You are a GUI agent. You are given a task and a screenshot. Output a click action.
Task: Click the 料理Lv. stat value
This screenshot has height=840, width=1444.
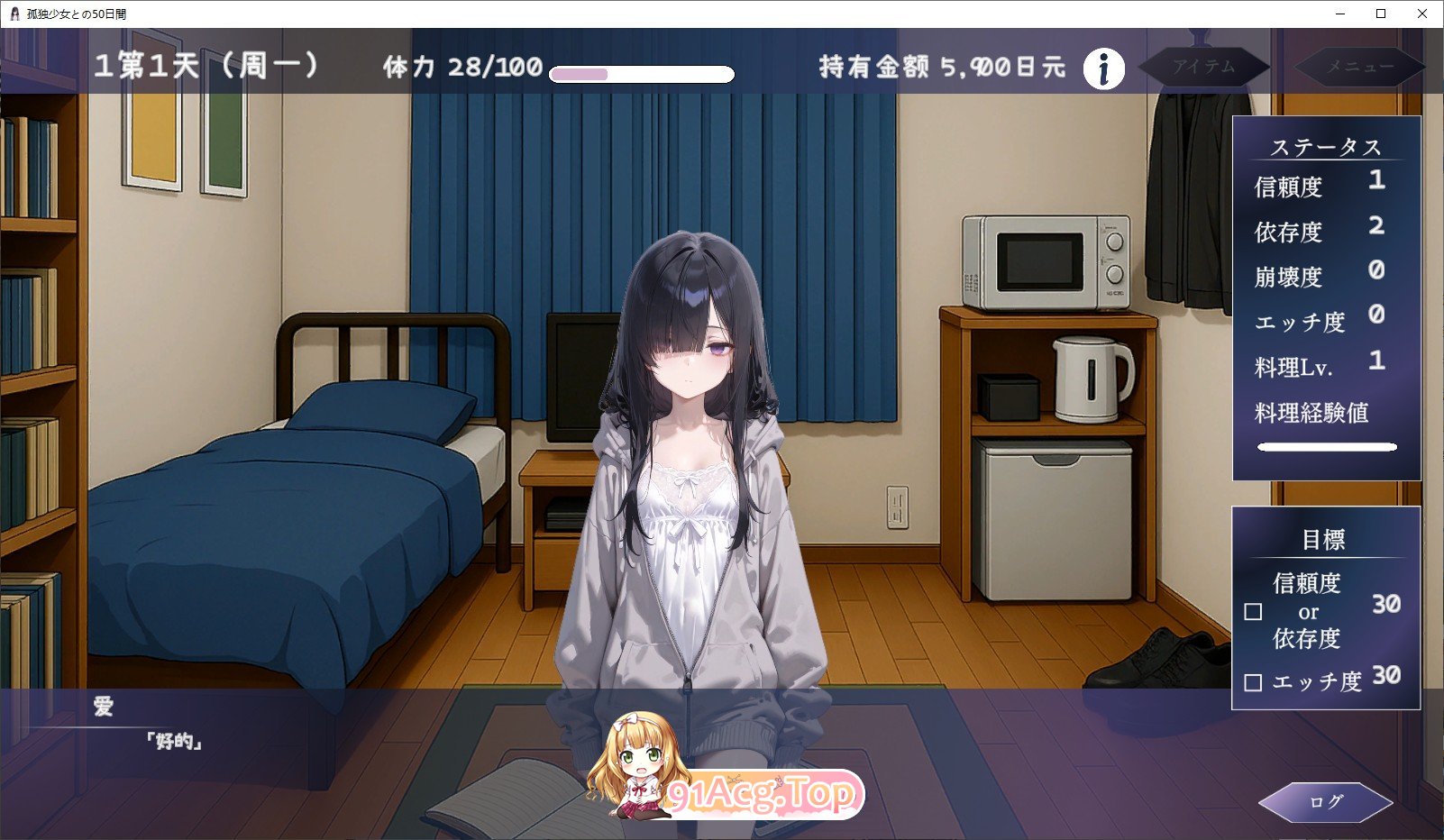(x=1376, y=361)
